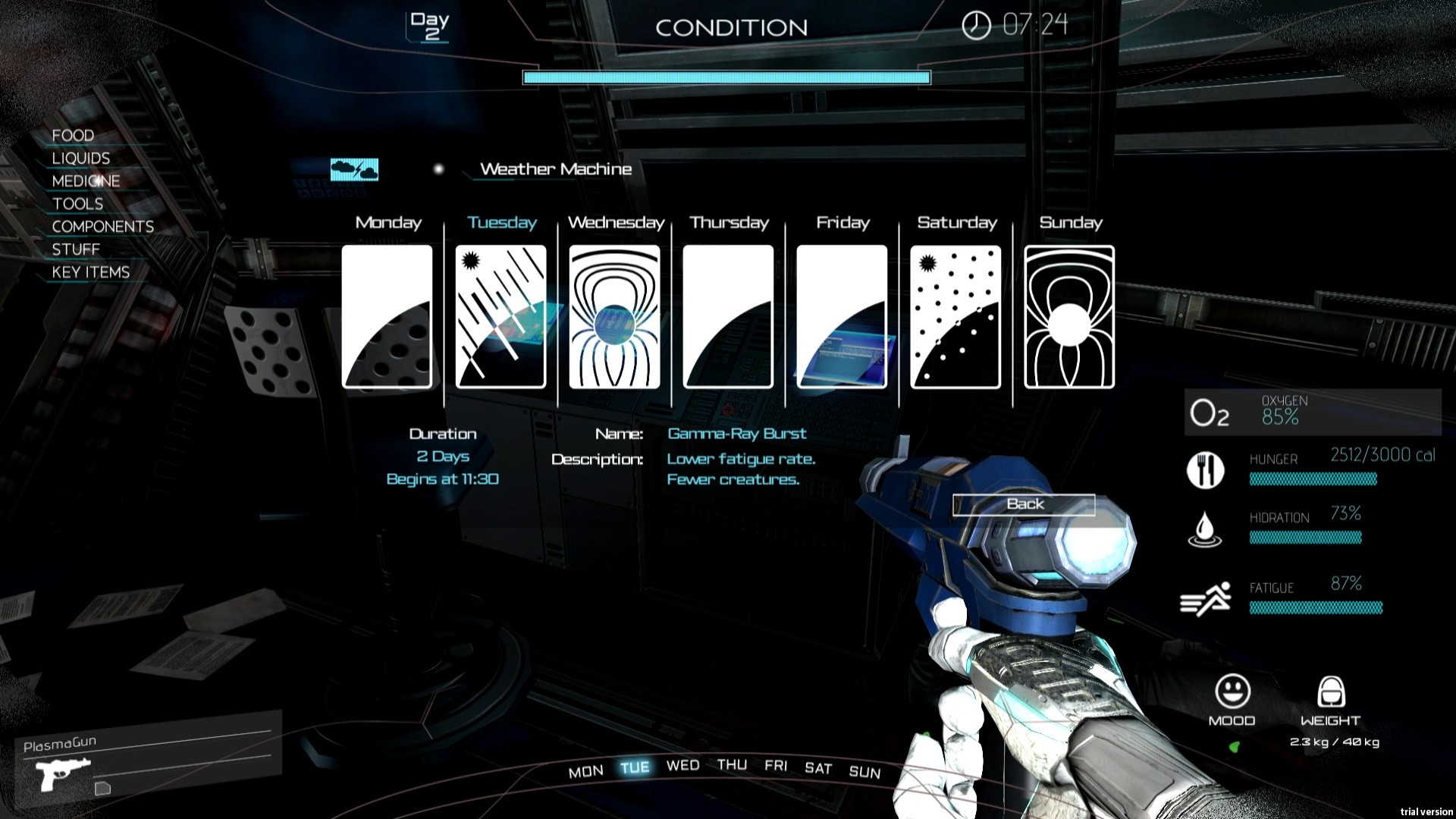Choose Tuesday's gamma-ray burst card

[x=500, y=316]
